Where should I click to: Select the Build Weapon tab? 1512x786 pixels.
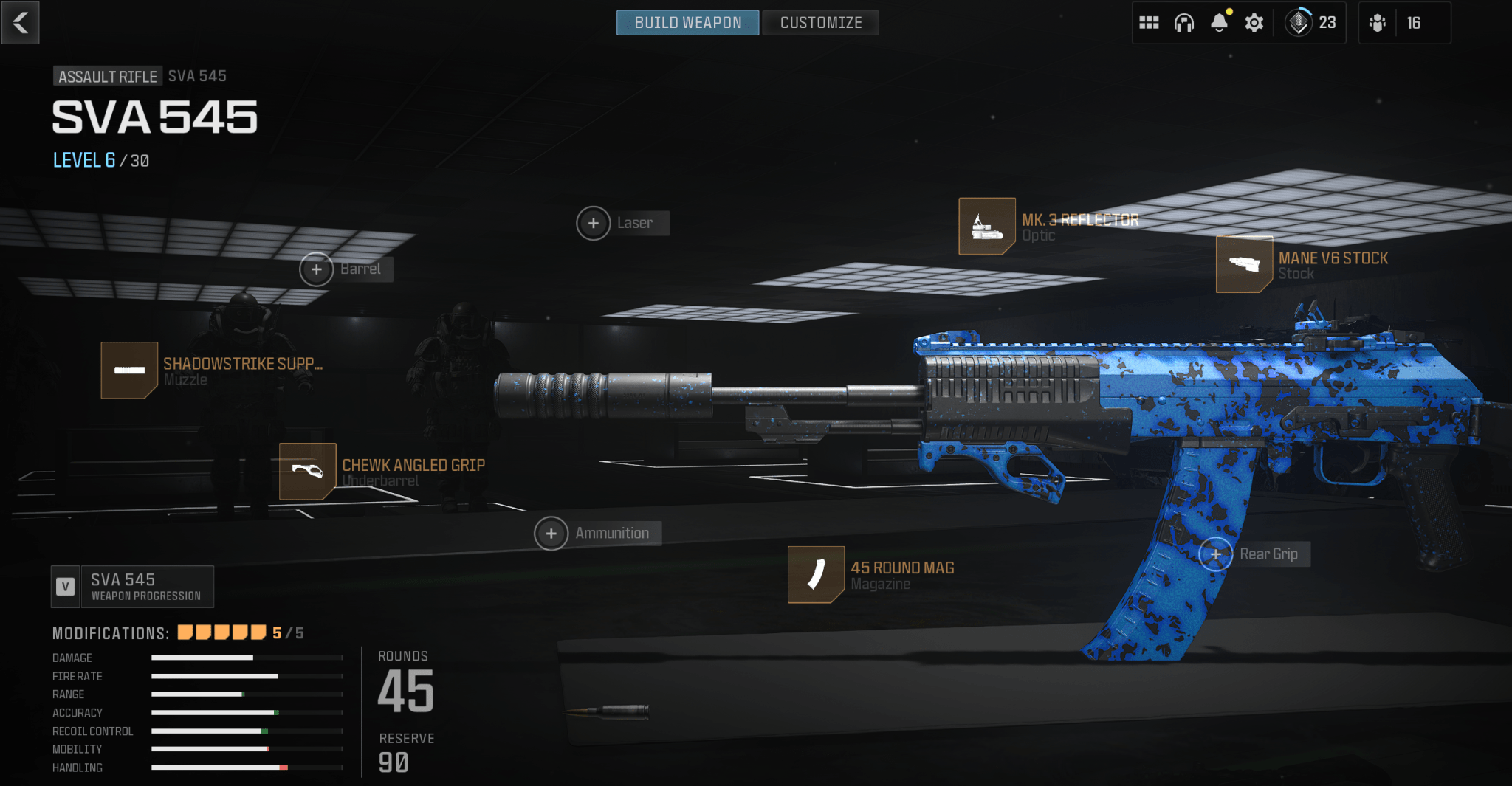click(687, 22)
